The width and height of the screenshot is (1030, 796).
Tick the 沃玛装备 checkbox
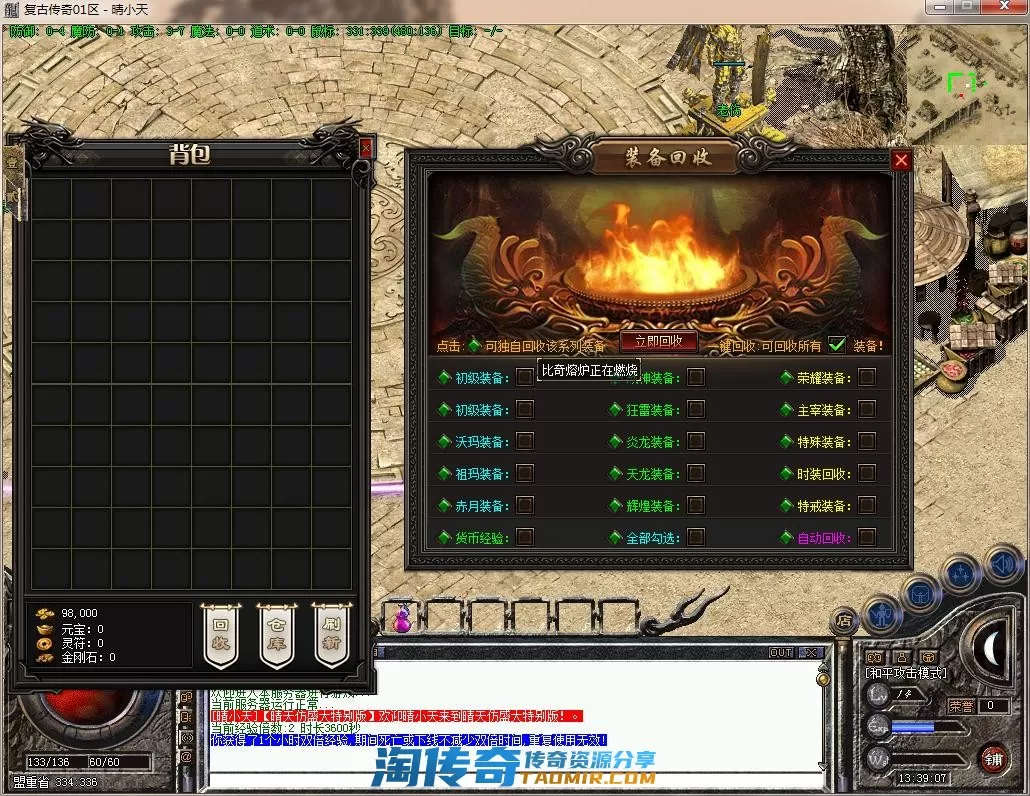click(525, 442)
